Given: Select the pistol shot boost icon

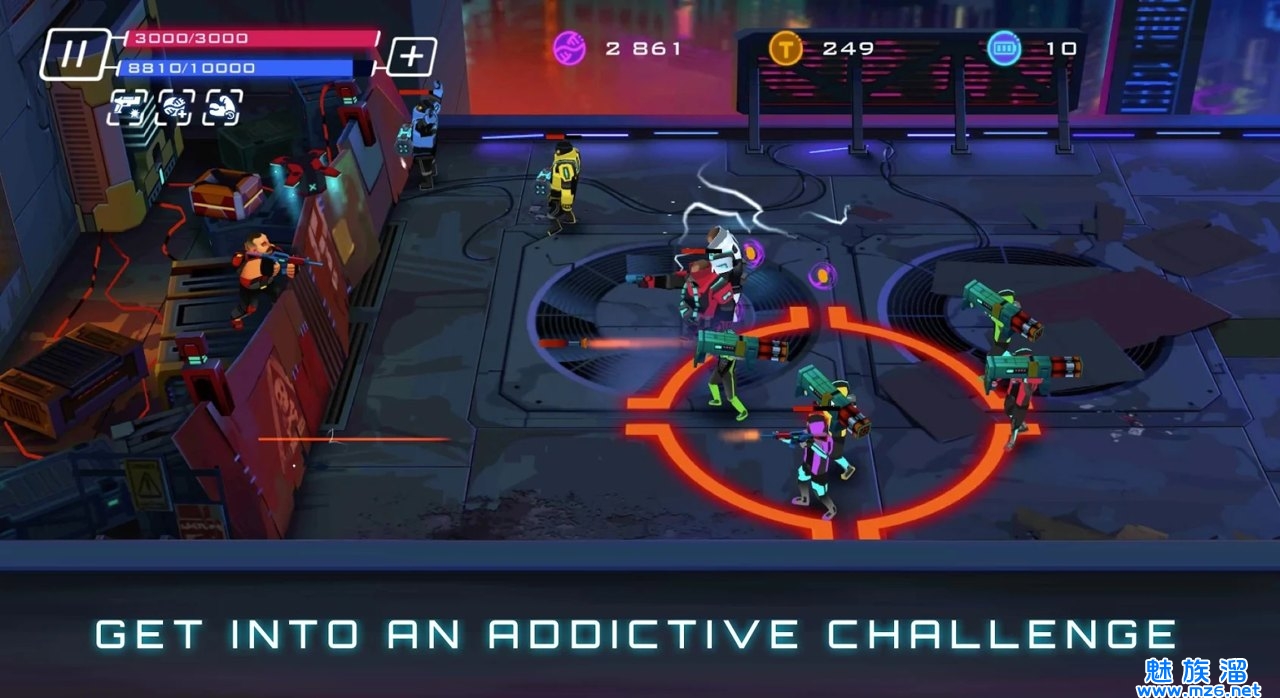Looking at the screenshot, I should [x=128, y=107].
